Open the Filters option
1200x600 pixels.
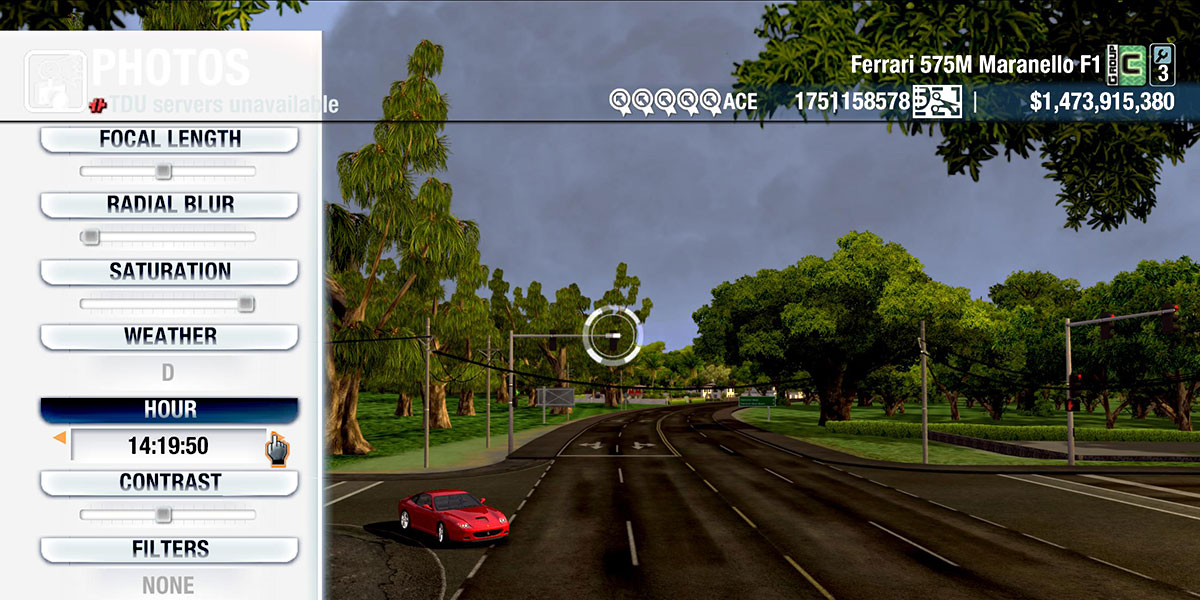coord(169,550)
